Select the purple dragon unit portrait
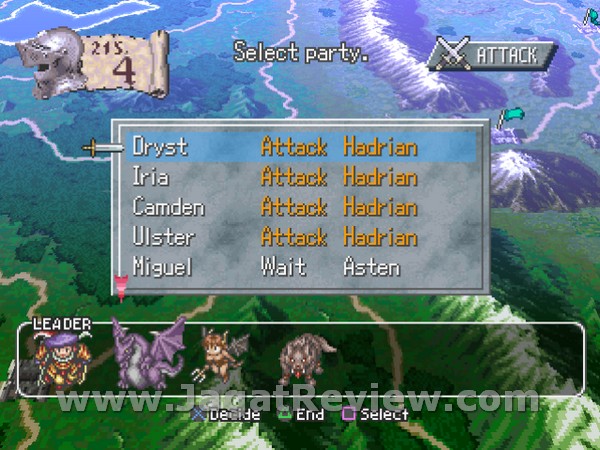 146,354
